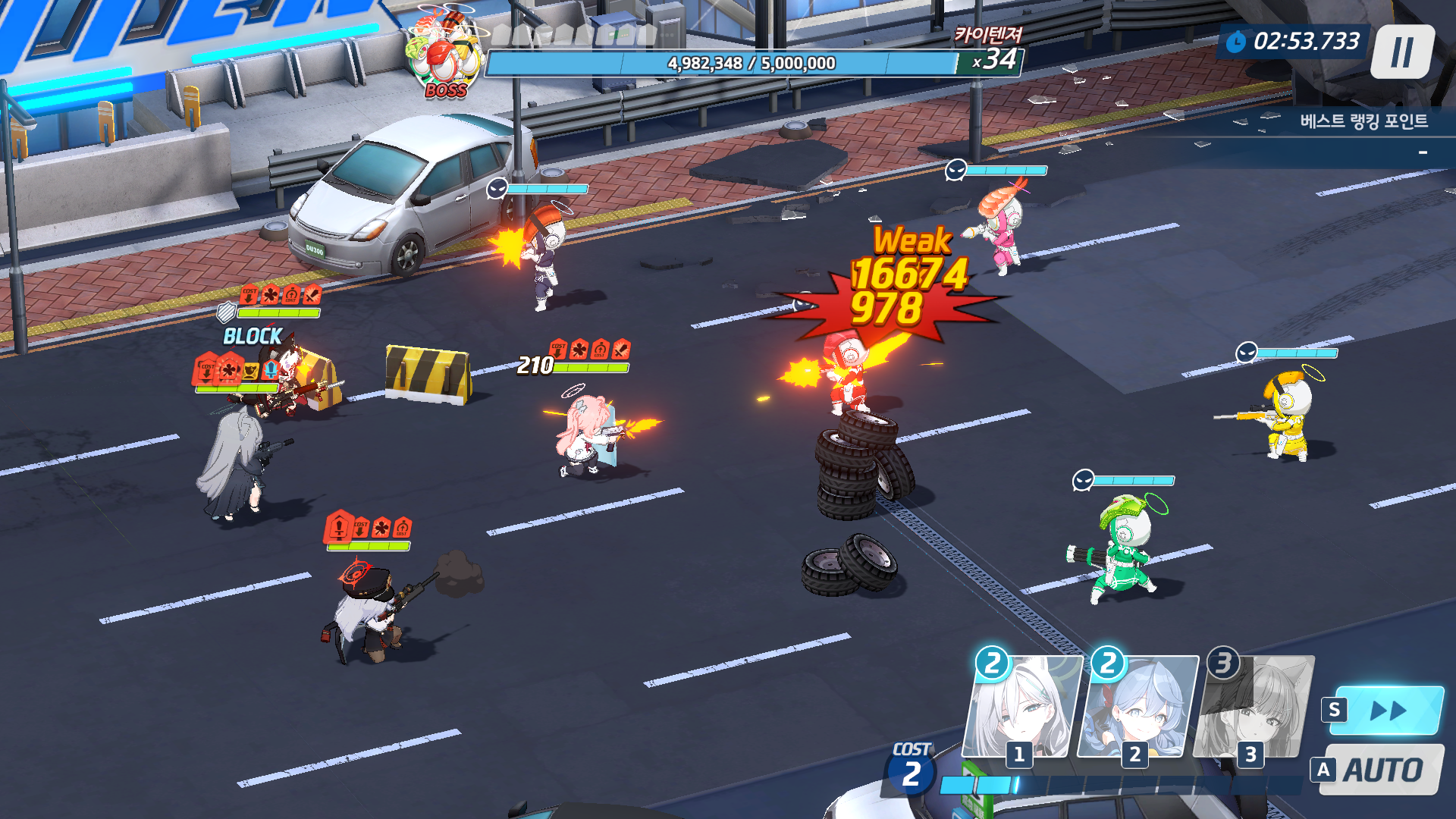Pause the battle
This screenshot has height=819, width=1456.
click(x=1402, y=52)
